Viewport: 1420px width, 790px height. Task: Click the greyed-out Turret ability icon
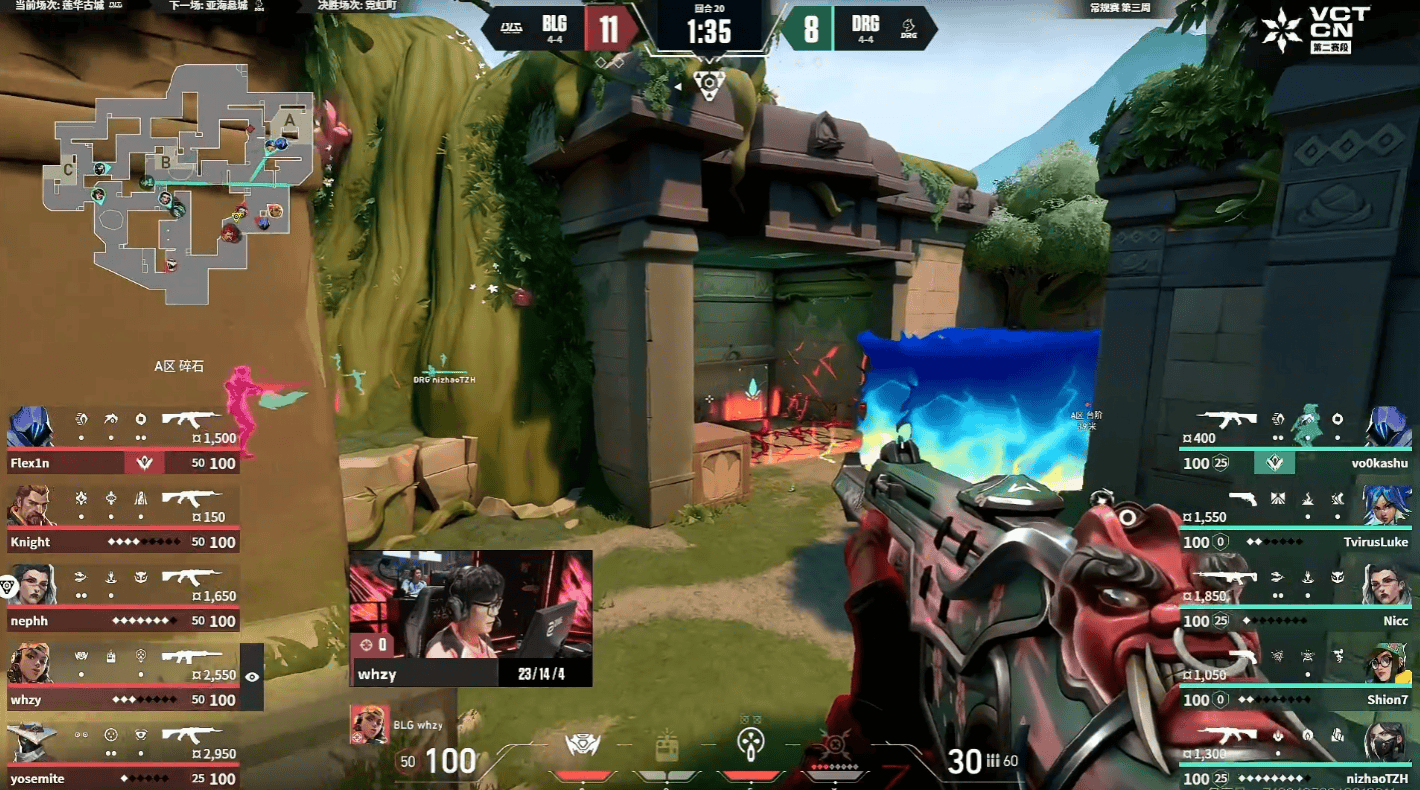[x=666, y=746]
